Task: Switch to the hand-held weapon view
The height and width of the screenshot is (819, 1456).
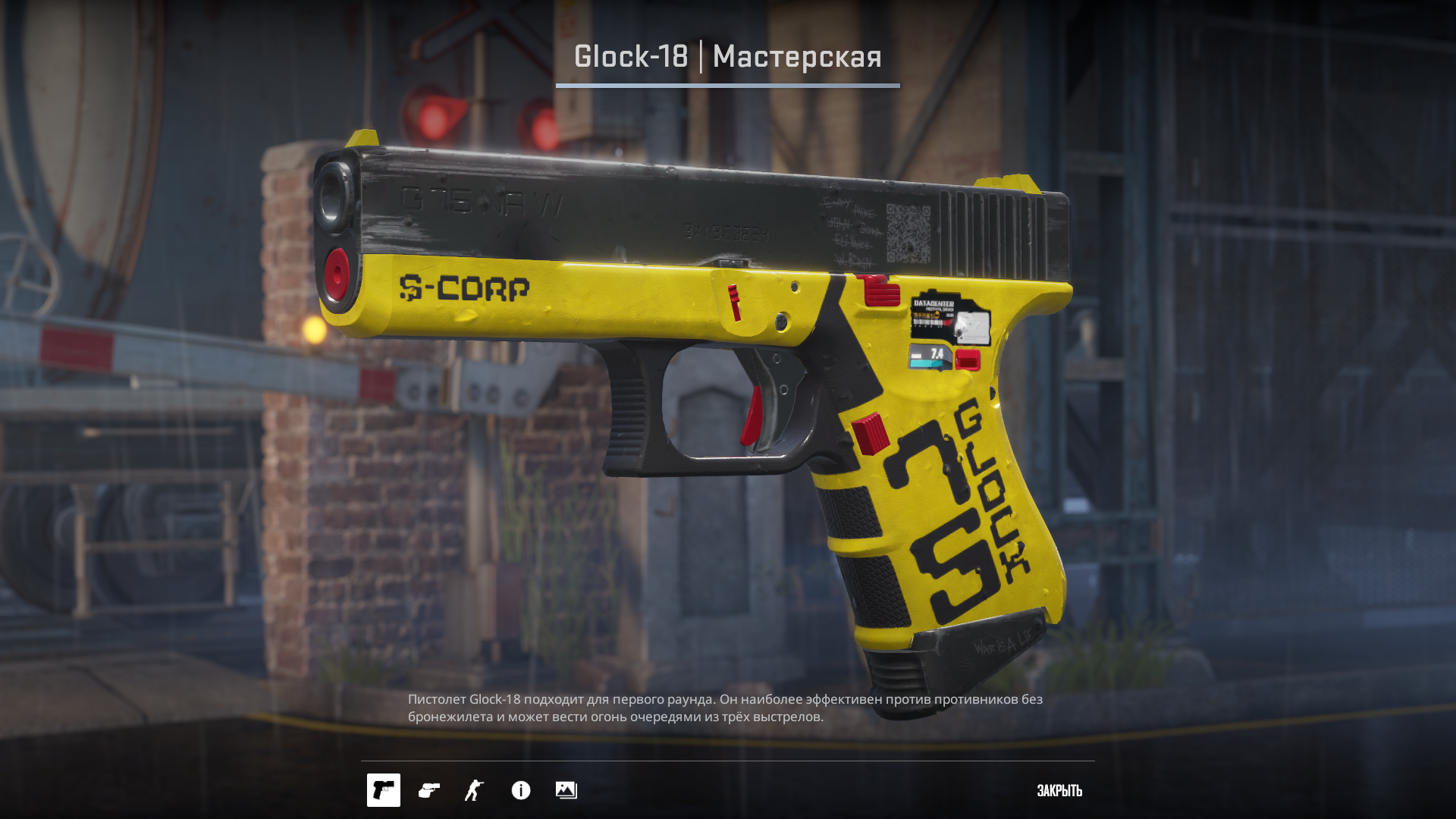Action: (x=429, y=790)
